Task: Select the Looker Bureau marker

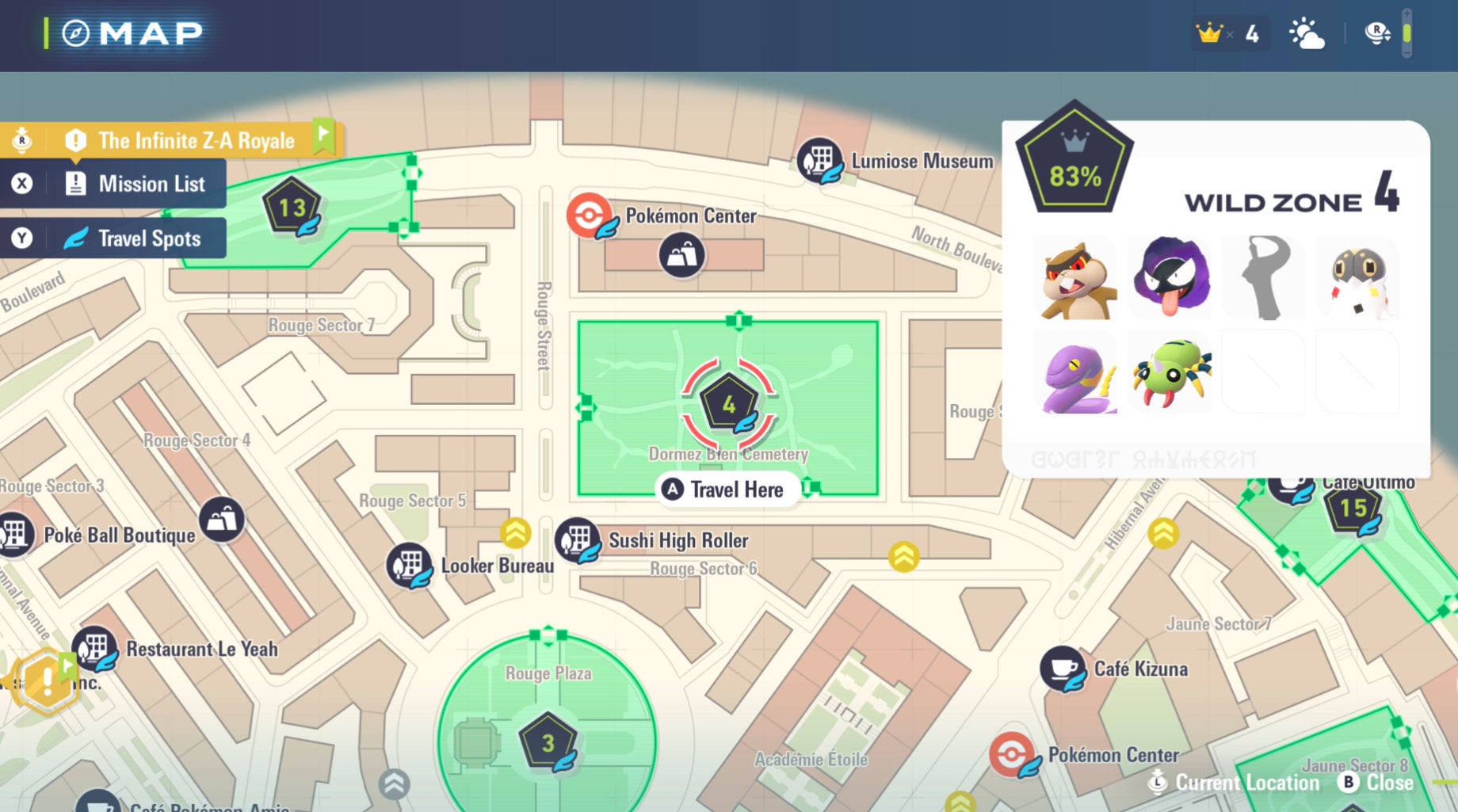Action: point(409,566)
